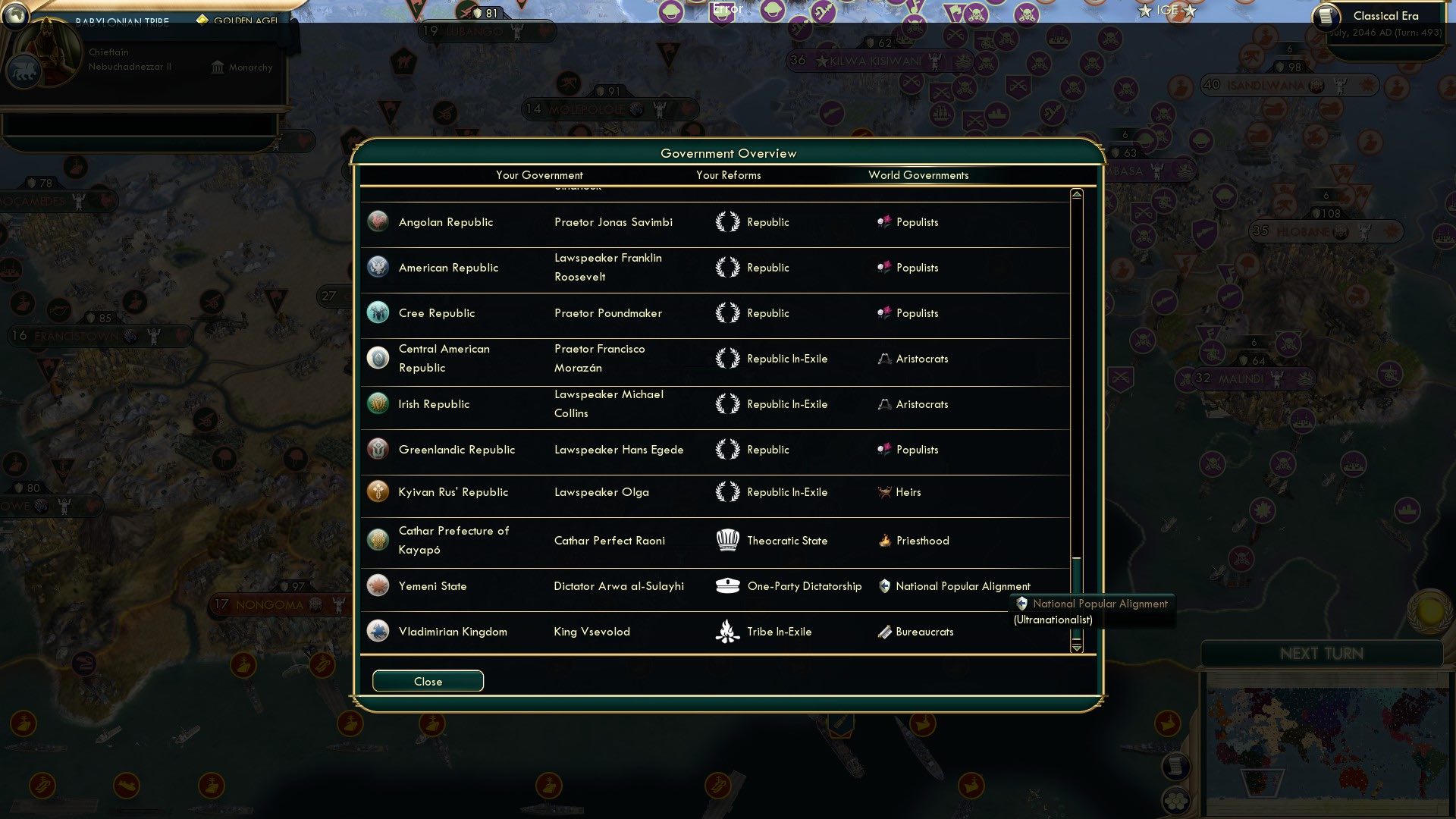1456x819 pixels.
Task: Select the Bureaucrats icon for Vladimirian Kingdom
Action: pyautogui.click(x=885, y=631)
